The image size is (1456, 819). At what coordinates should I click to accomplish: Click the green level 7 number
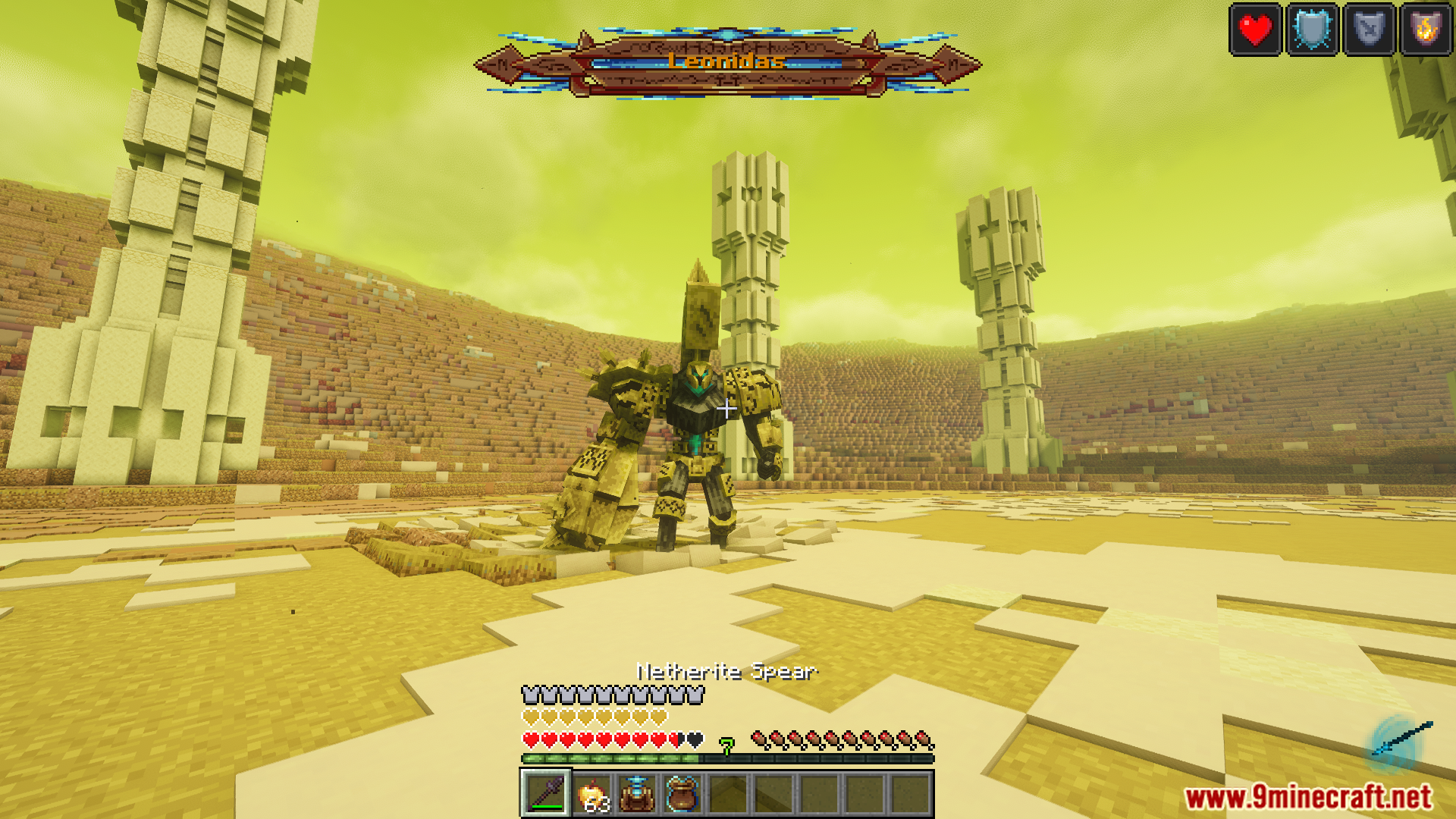pyautogui.click(x=726, y=745)
